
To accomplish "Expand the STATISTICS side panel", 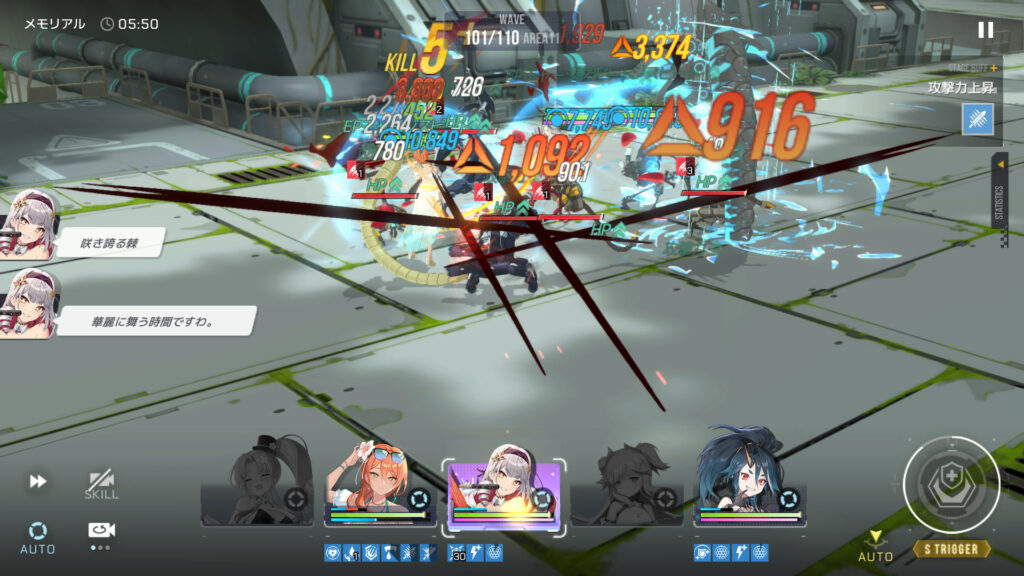I will click(999, 200).
